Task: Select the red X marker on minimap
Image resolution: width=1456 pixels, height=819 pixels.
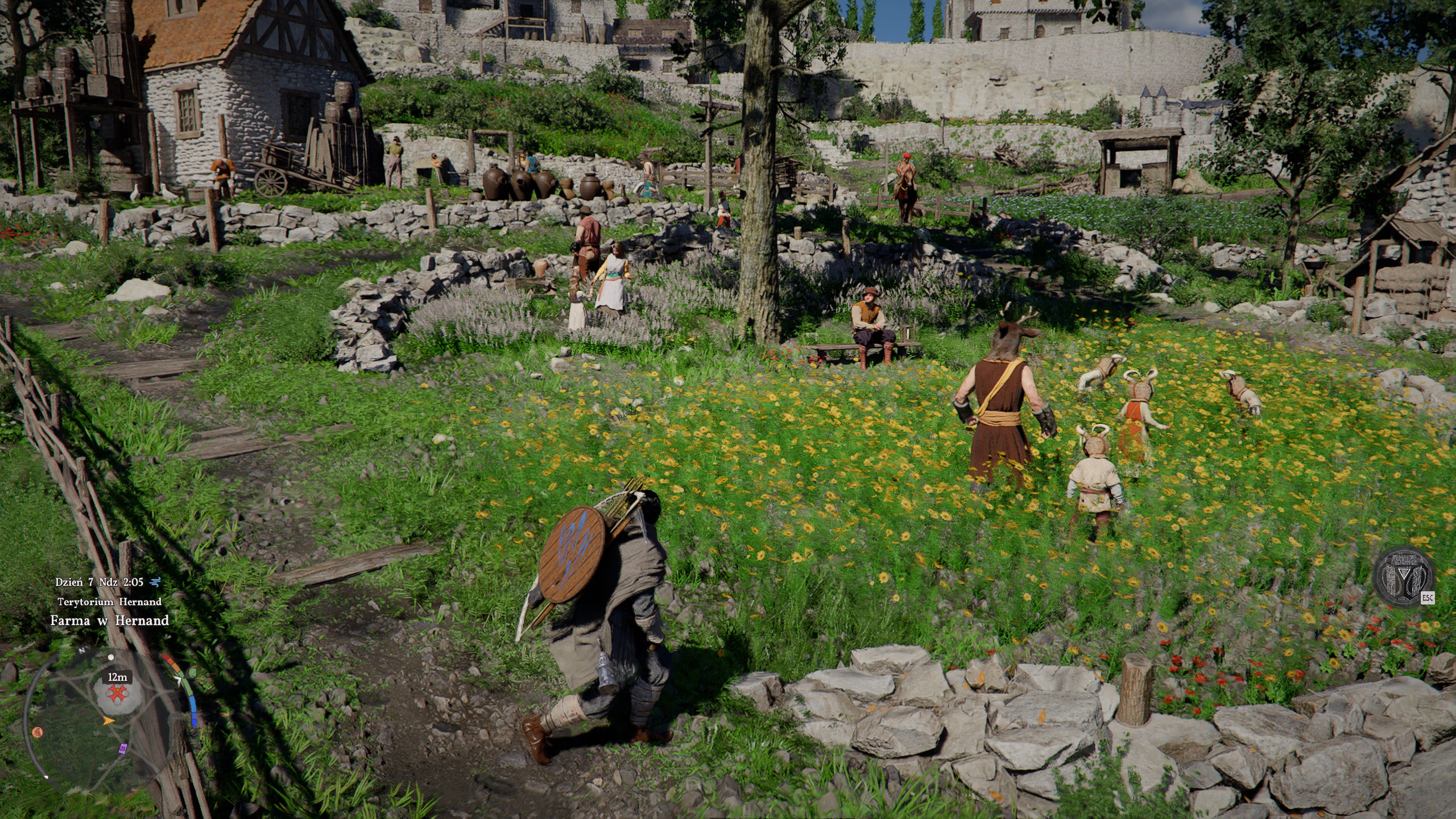Action: (x=117, y=693)
